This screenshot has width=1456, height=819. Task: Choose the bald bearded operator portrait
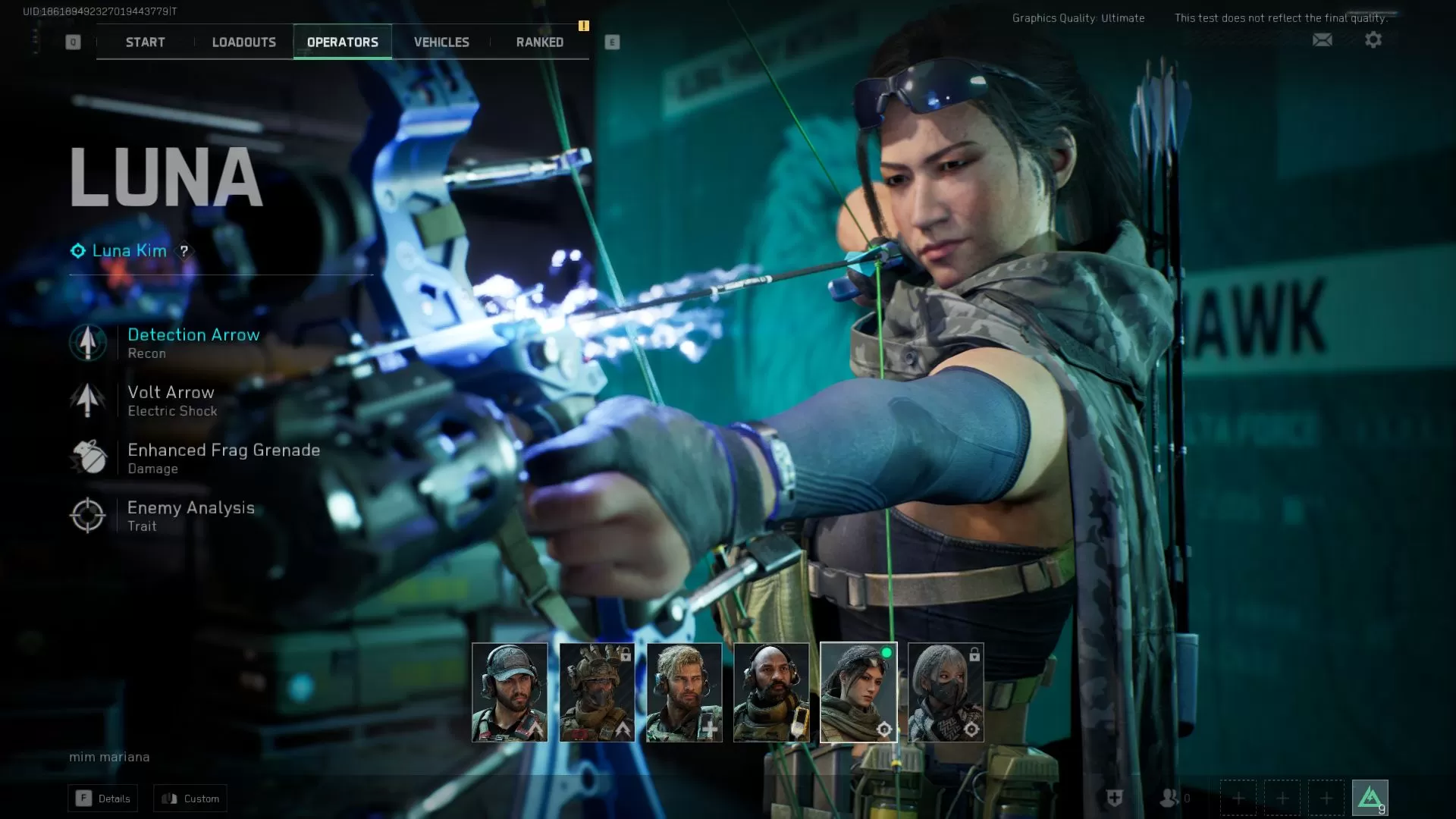pyautogui.click(x=771, y=692)
